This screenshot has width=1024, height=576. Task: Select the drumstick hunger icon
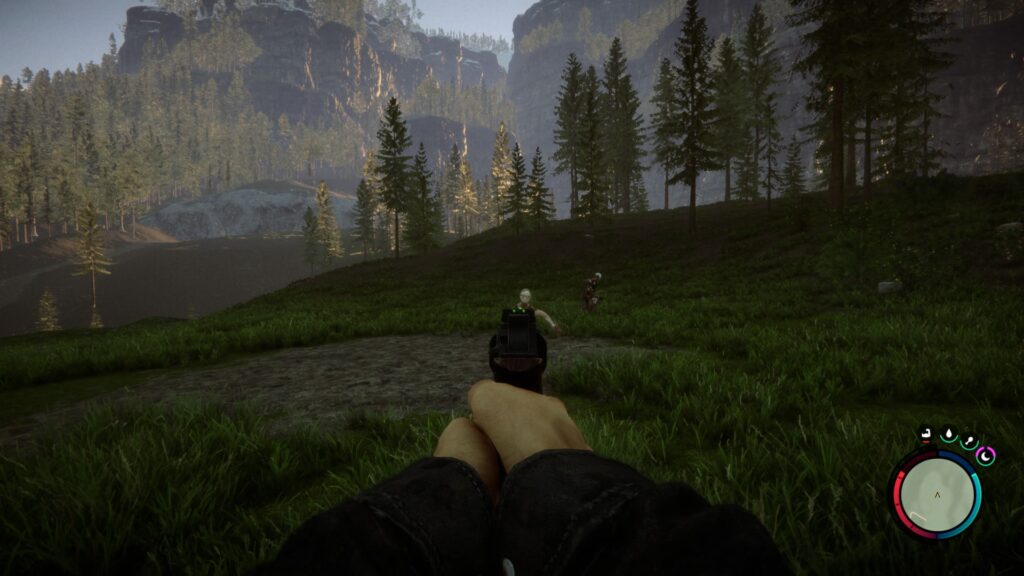coord(968,441)
